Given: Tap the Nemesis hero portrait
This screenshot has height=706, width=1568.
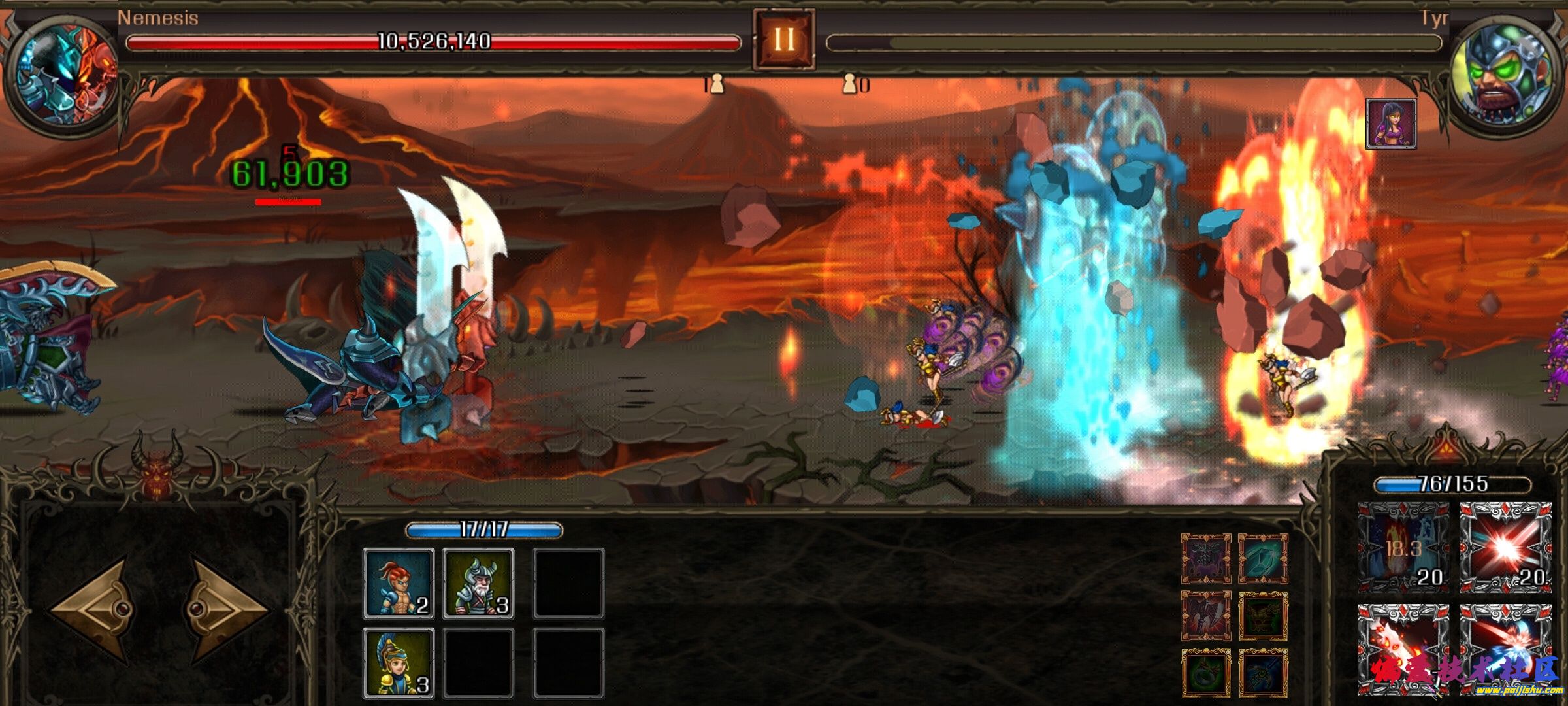Looking at the screenshot, I should click(x=61, y=72).
